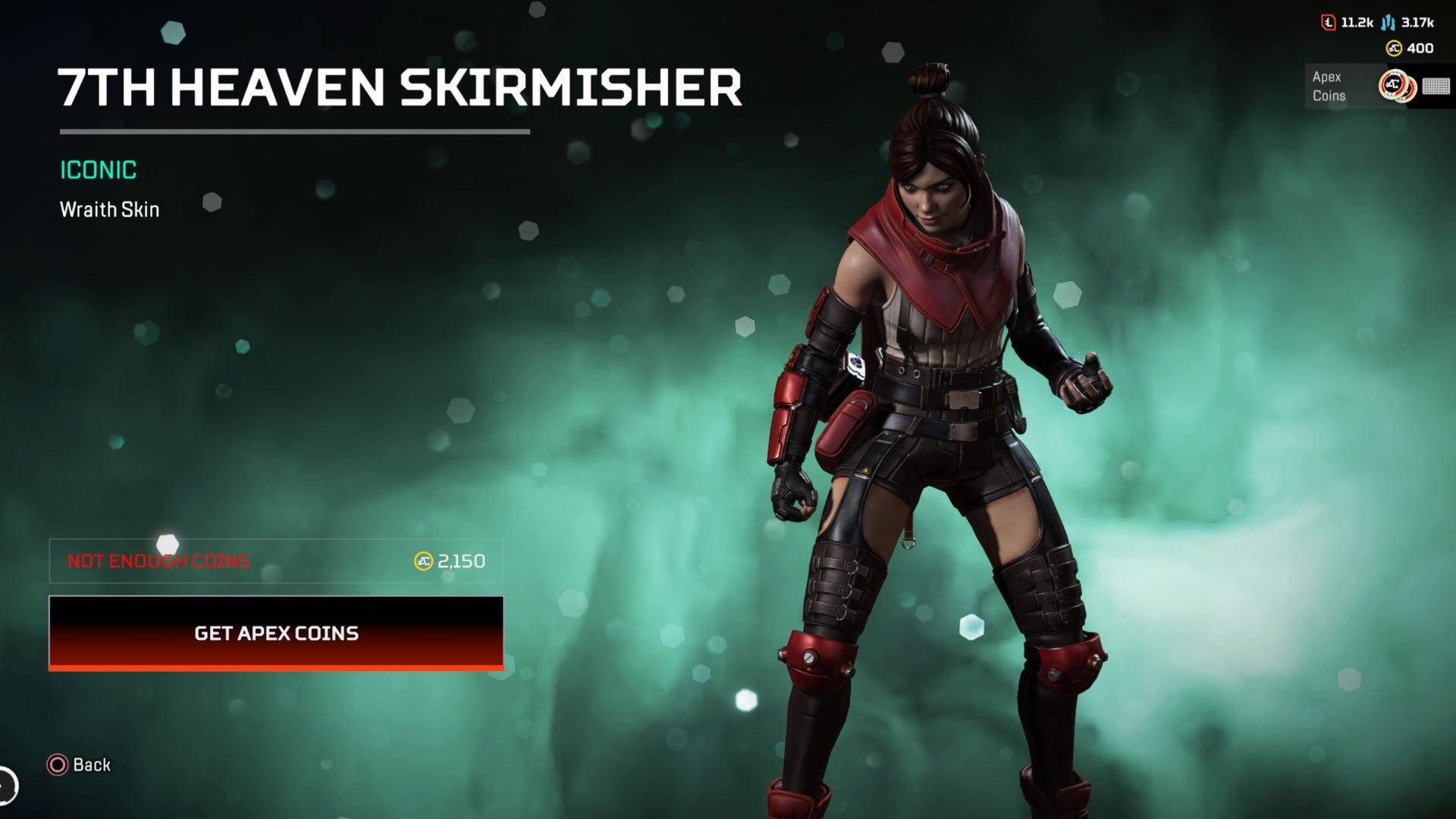Click the red underline bar beneath GET APEX COINS
Image resolution: width=1456 pixels, height=819 pixels.
(x=275, y=668)
